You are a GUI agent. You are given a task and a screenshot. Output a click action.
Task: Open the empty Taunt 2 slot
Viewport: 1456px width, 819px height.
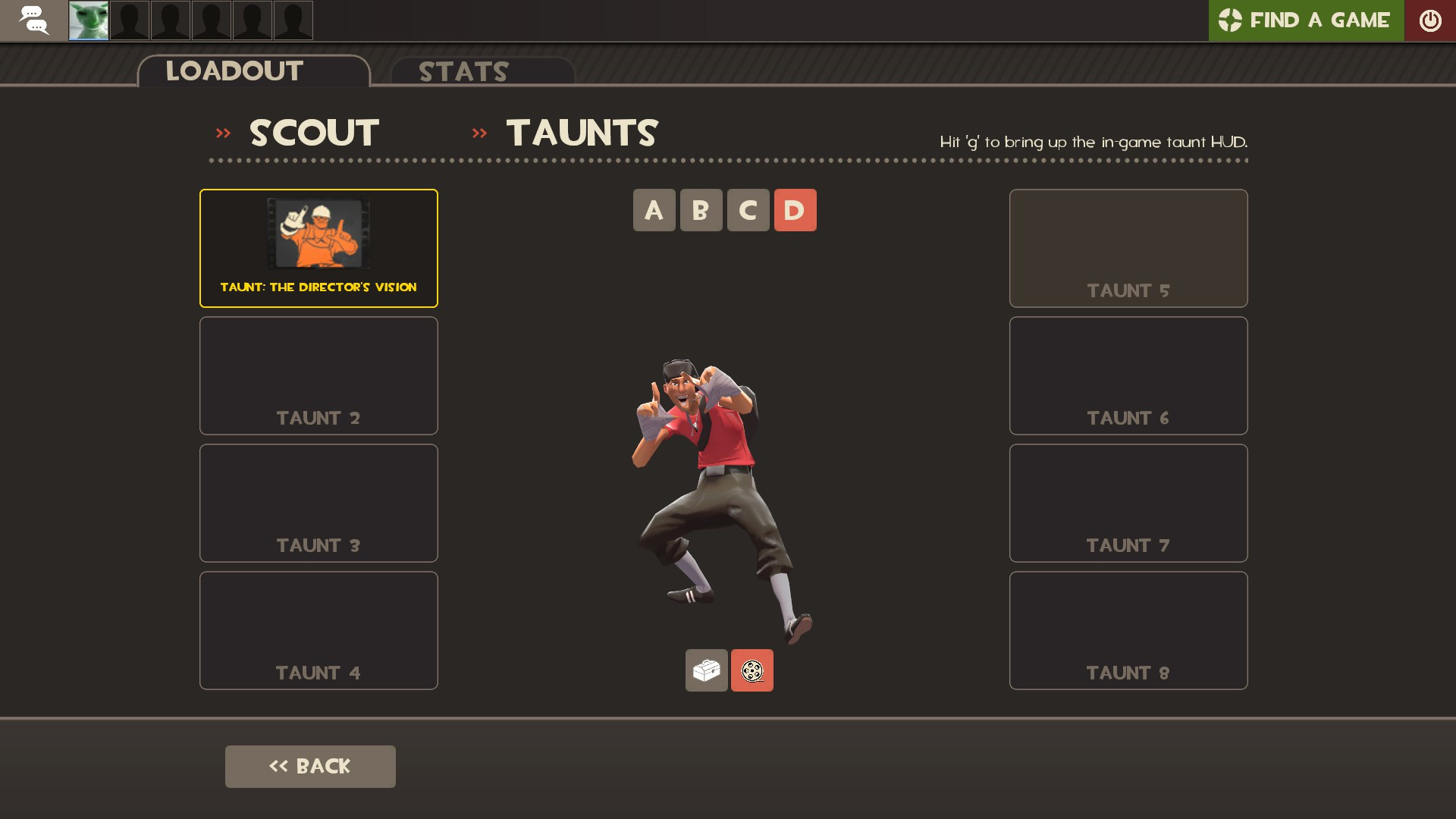[318, 375]
